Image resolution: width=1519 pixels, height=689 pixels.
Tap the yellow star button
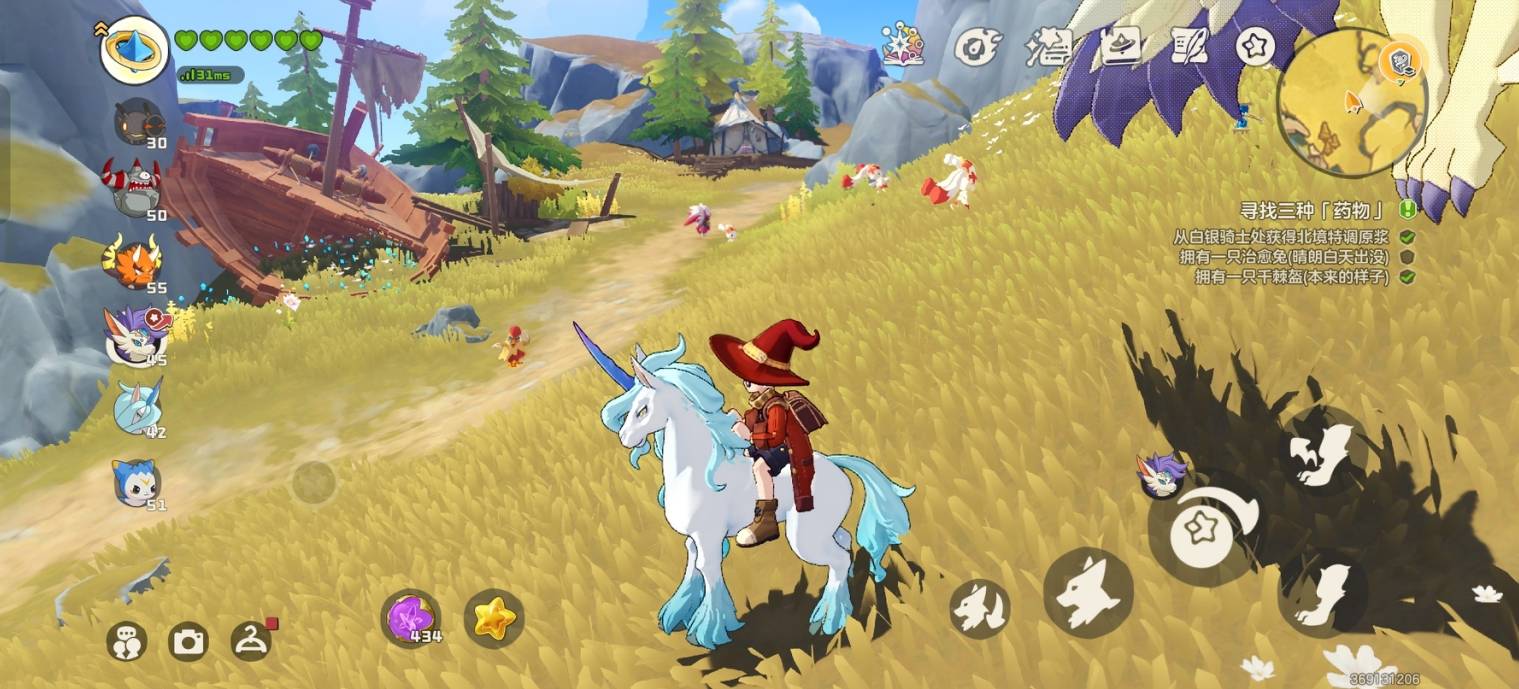pyautogui.click(x=494, y=618)
